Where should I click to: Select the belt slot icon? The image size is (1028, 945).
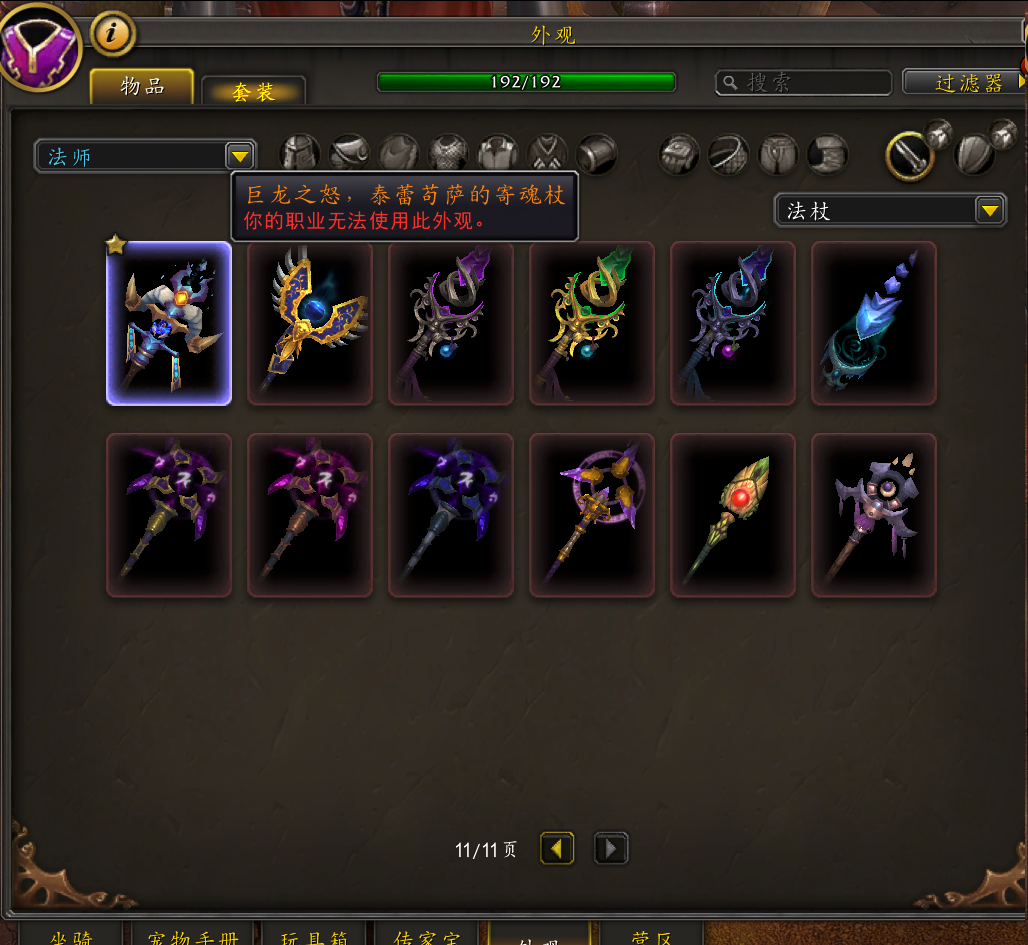pos(729,155)
